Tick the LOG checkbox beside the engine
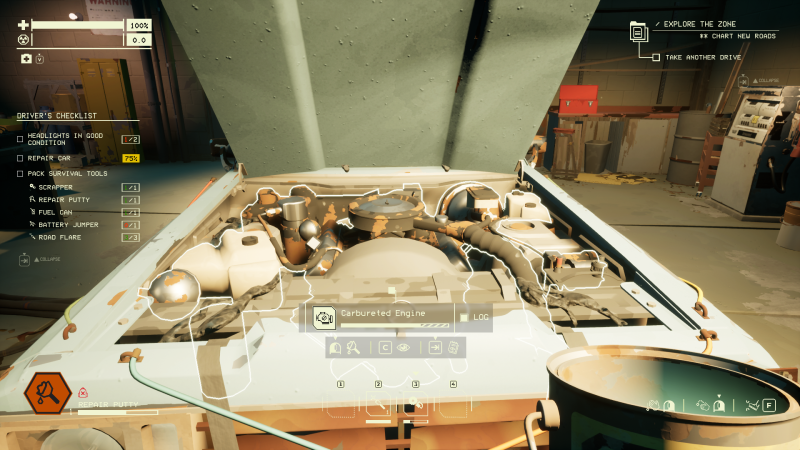 coord(464,318)
